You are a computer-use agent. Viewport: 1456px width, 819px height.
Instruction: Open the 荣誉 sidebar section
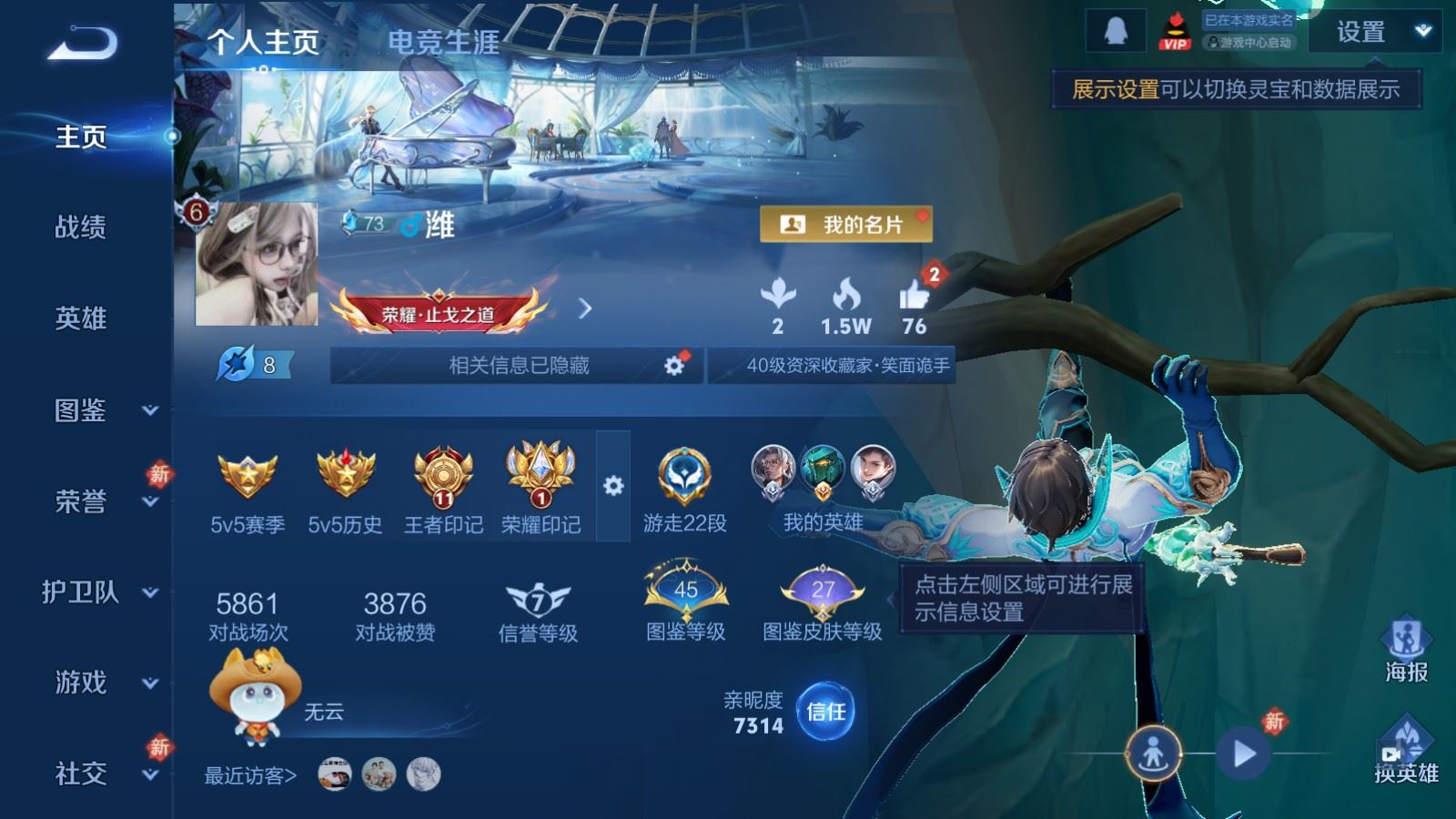100,501
